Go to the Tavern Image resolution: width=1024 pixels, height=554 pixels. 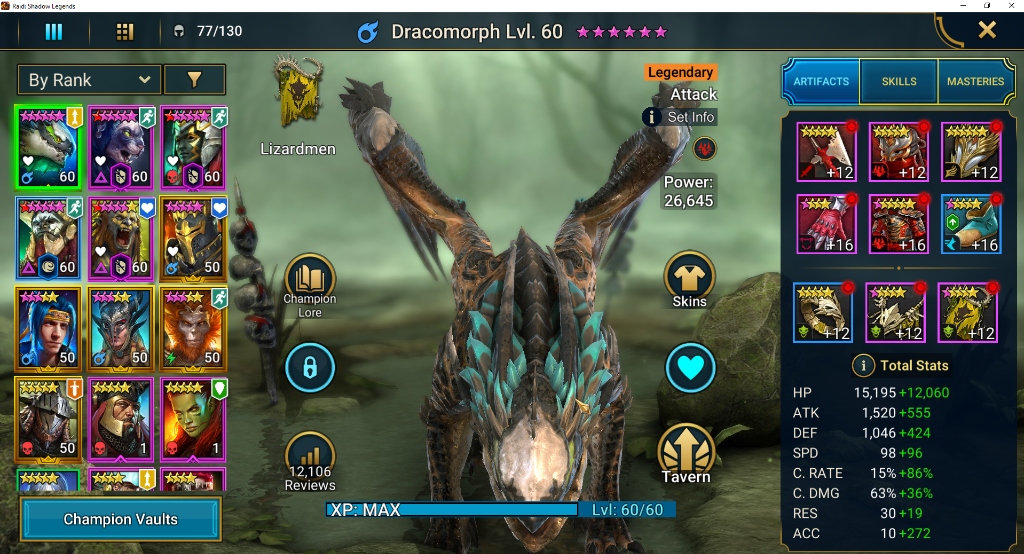686,455
